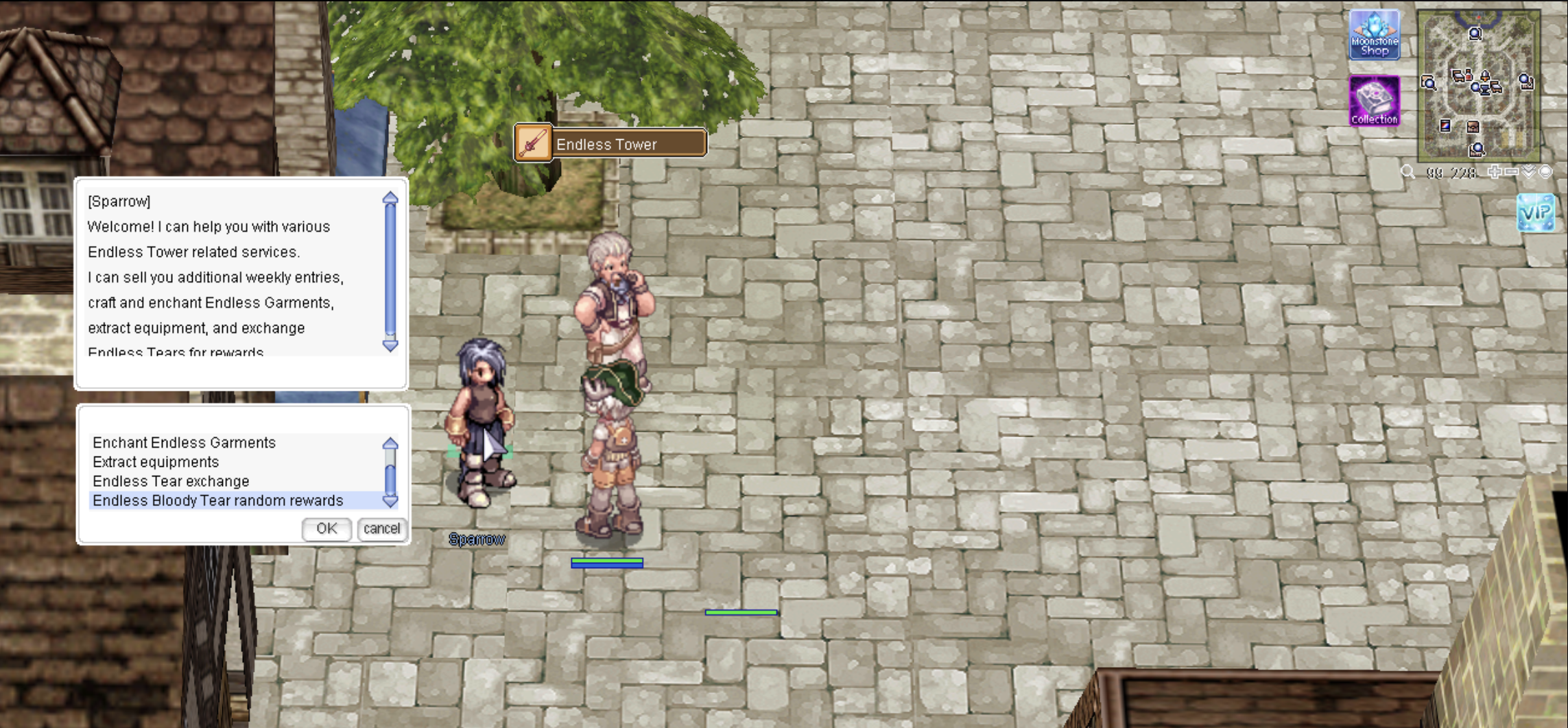Open the Moonstone Shop
Screen dimensions: 1568x728
coord(1374,35)
